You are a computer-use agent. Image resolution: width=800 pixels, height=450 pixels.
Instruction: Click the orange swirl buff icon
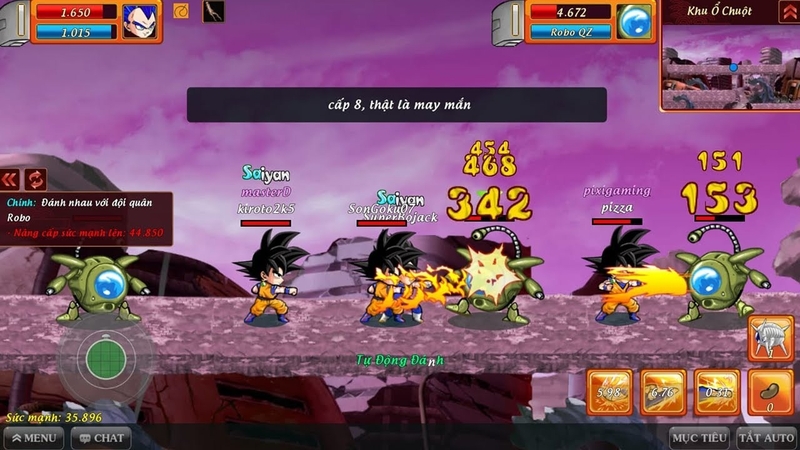tap(181, 12)
